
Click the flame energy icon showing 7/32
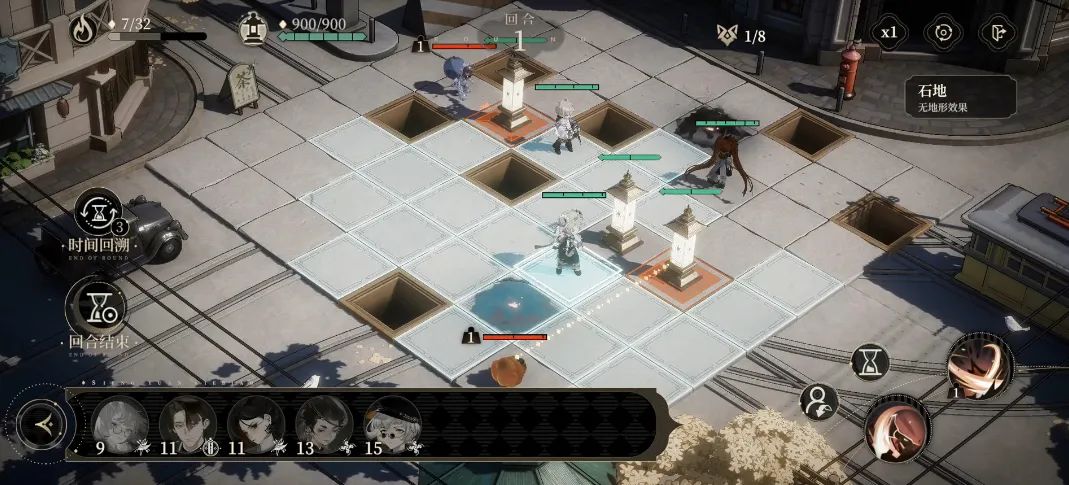(x=85, y=27)
